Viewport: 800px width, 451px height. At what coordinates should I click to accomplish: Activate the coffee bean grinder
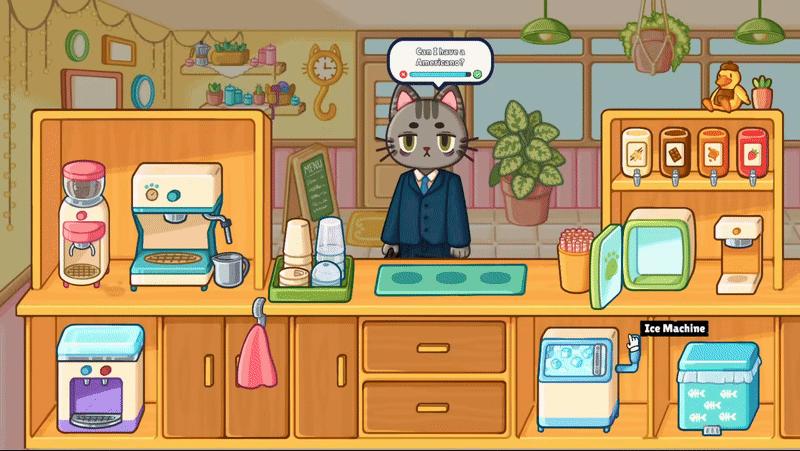pos(83,222)
